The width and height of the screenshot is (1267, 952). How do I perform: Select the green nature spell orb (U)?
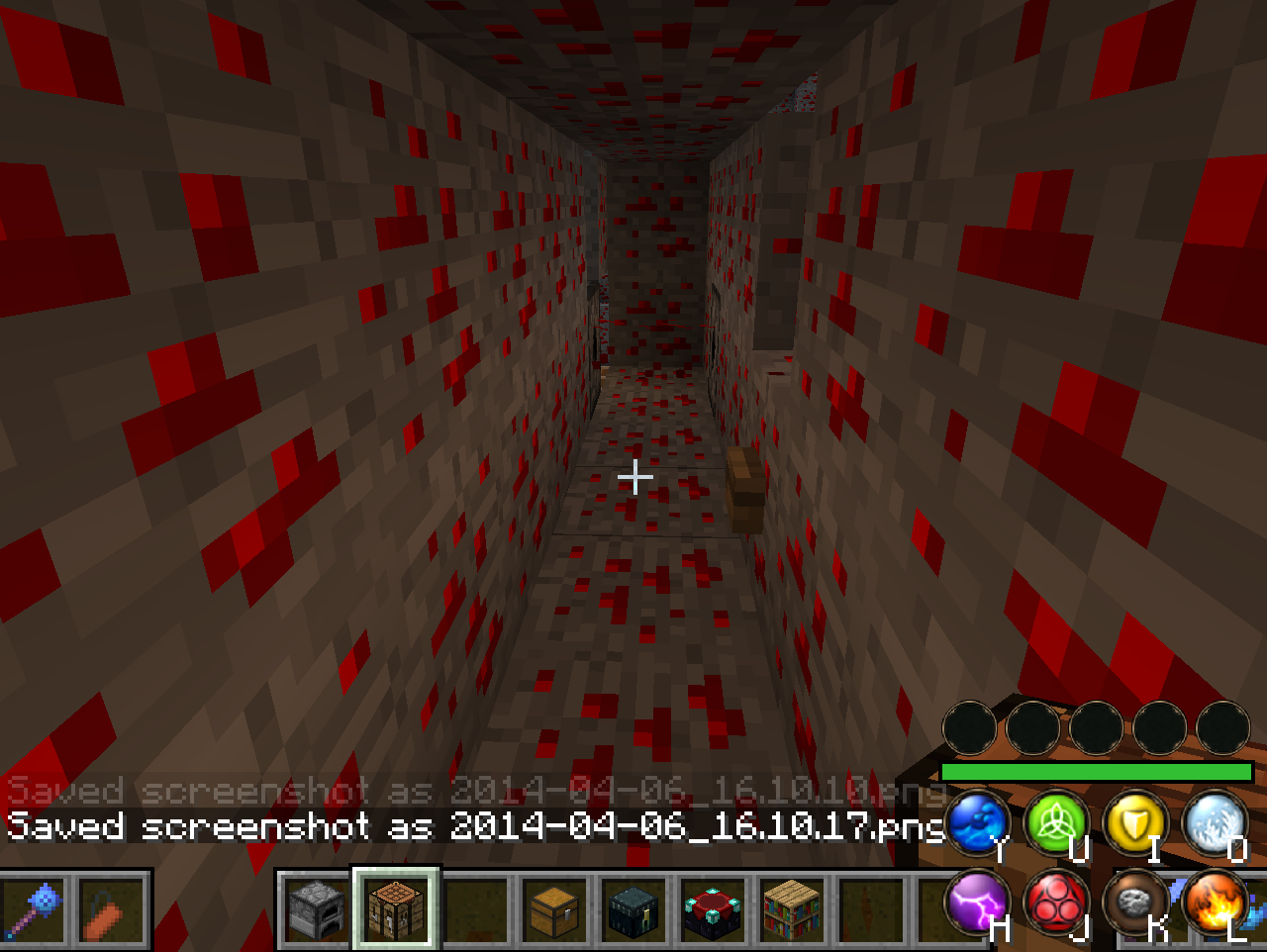pyautogui.click(x=1055, y=823)
